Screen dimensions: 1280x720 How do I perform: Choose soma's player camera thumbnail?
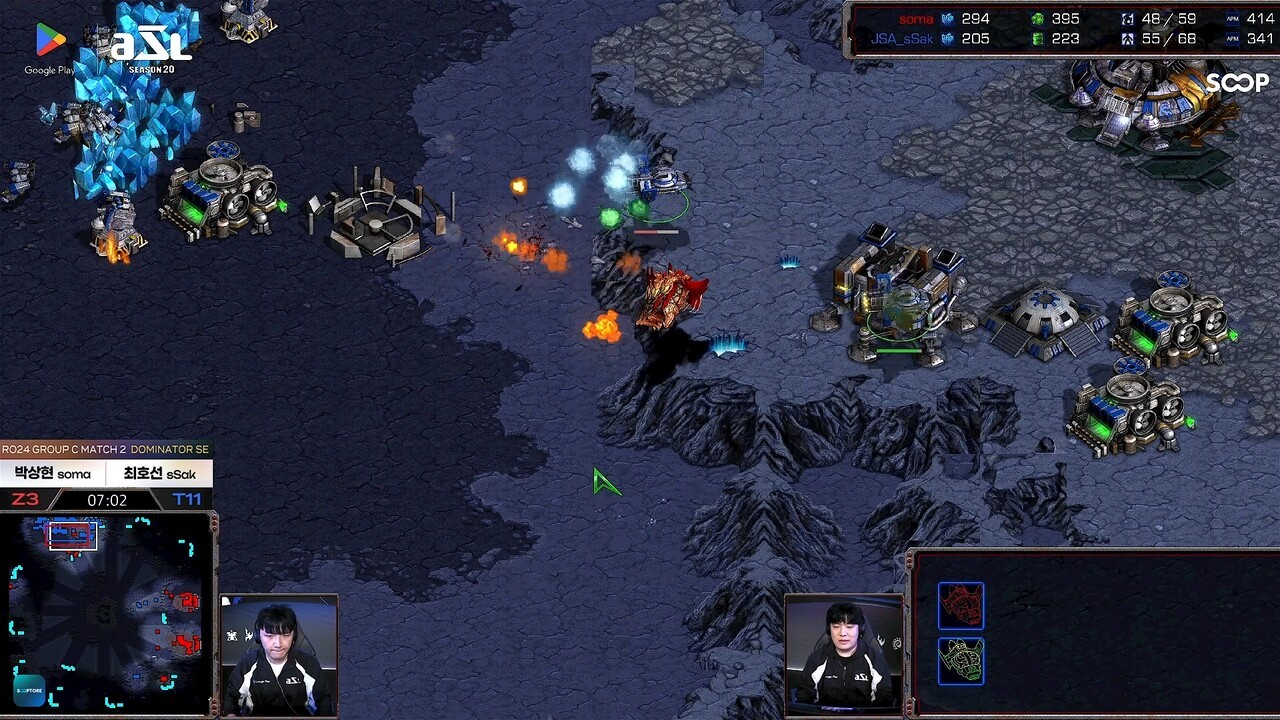click(x=279, y=656)
